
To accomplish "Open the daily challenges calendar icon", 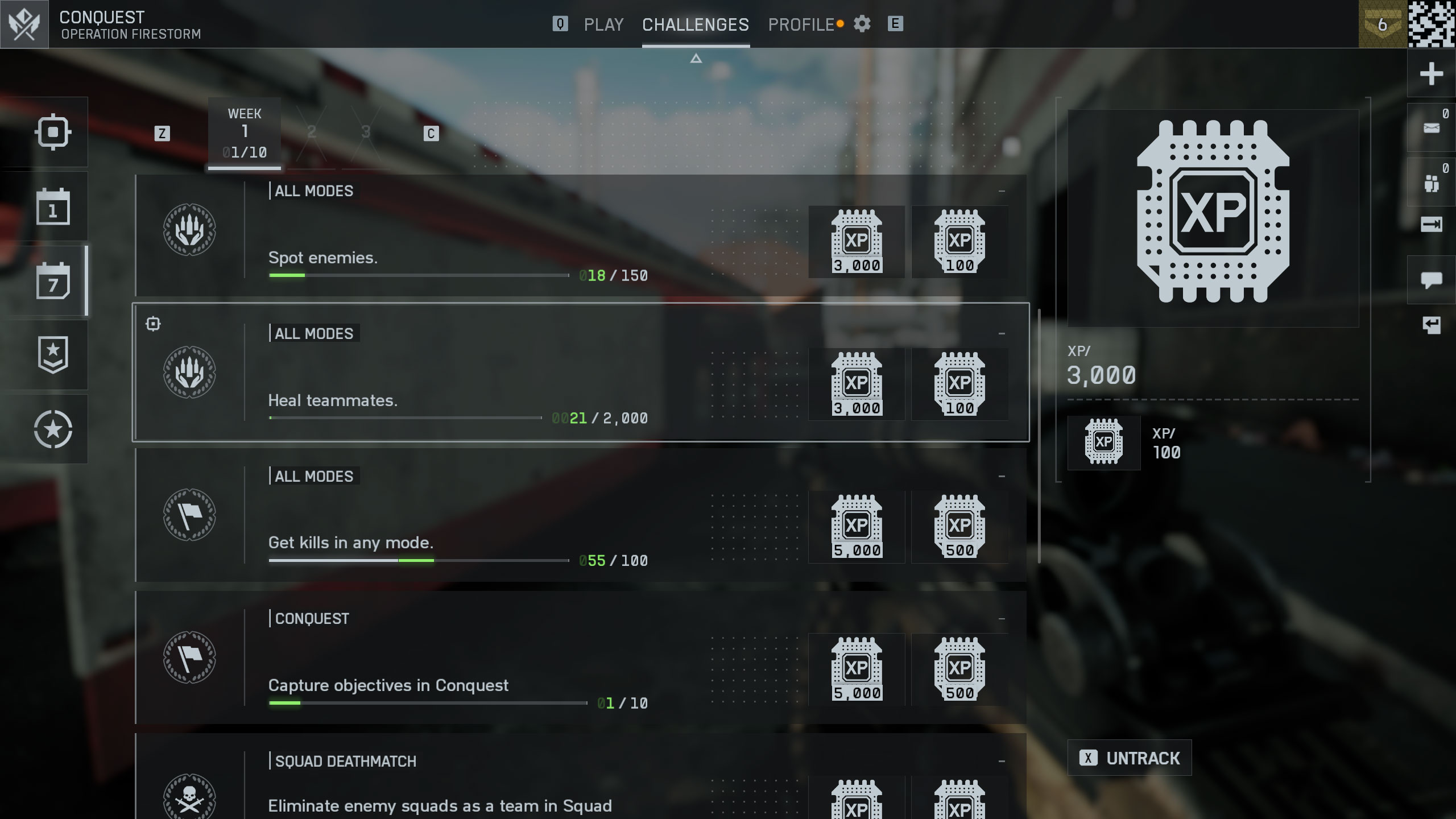I will pos(53,206).
